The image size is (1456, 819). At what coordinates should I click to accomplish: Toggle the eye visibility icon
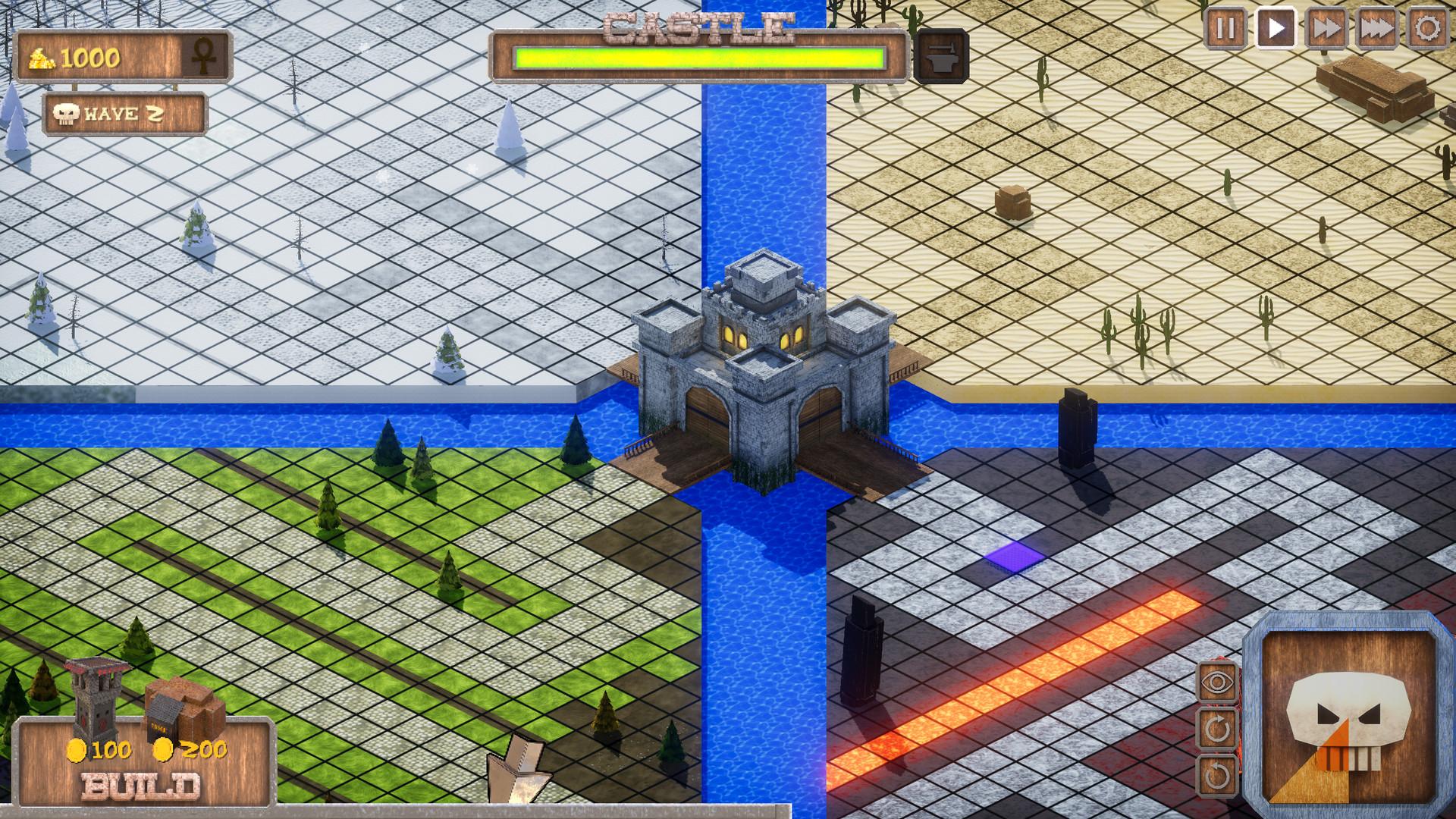[1219, 682]
